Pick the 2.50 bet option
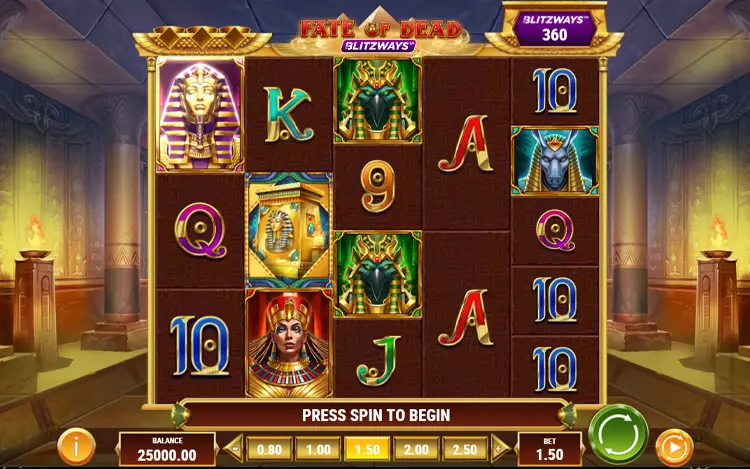 (x=465, y=449)
